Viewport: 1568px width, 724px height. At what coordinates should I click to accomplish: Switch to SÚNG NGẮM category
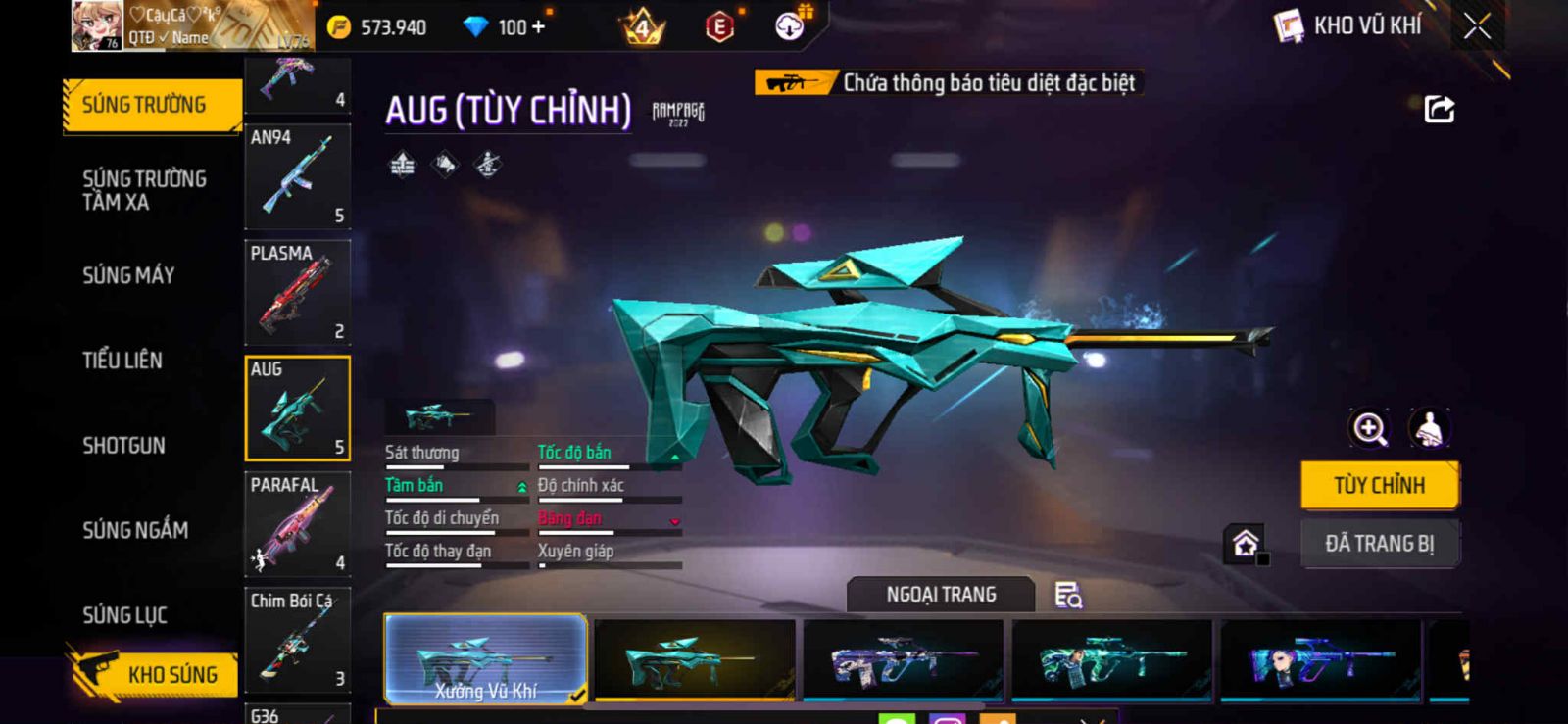point(135,530)
